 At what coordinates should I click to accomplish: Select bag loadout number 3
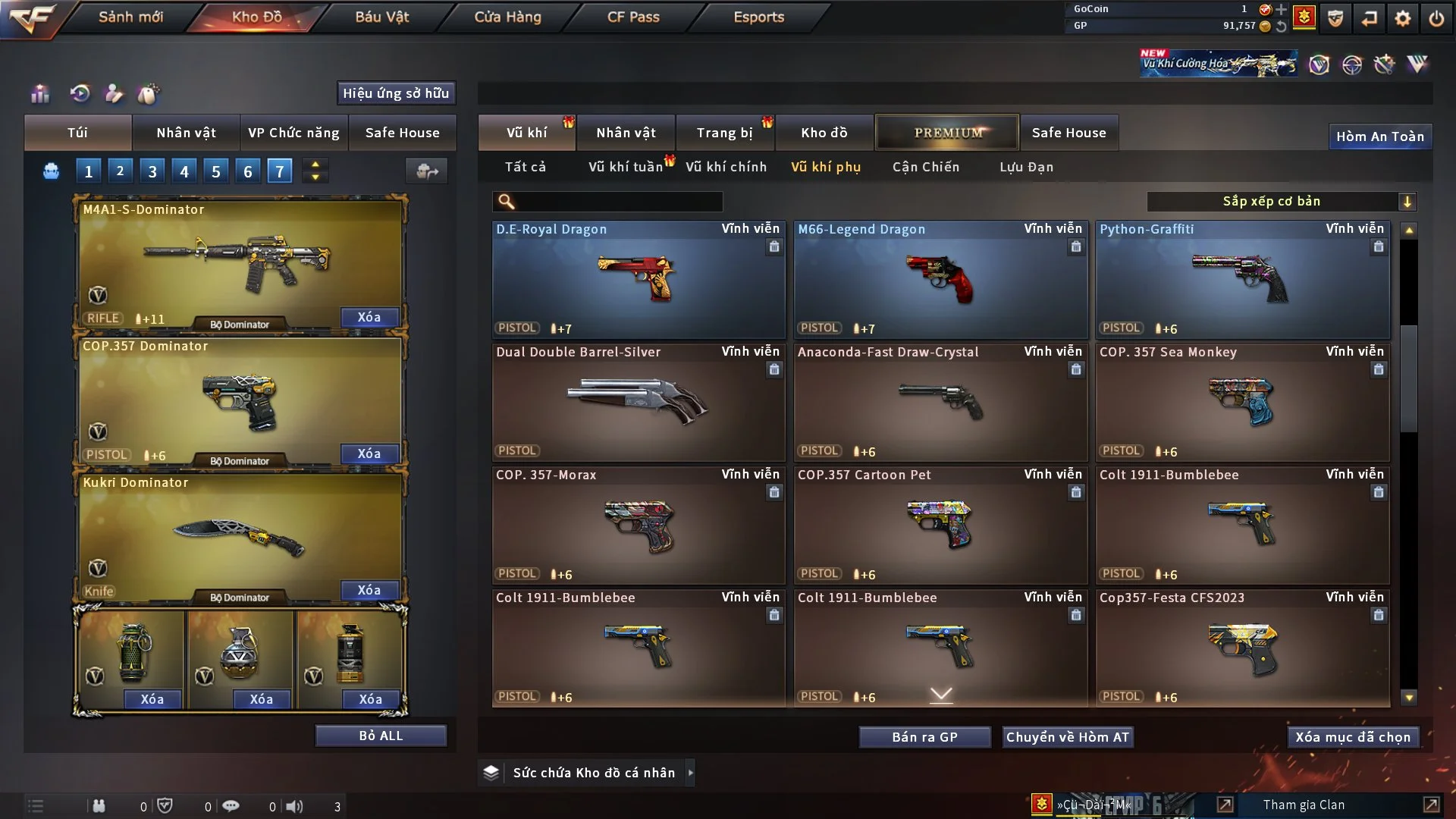pos(152,171)
